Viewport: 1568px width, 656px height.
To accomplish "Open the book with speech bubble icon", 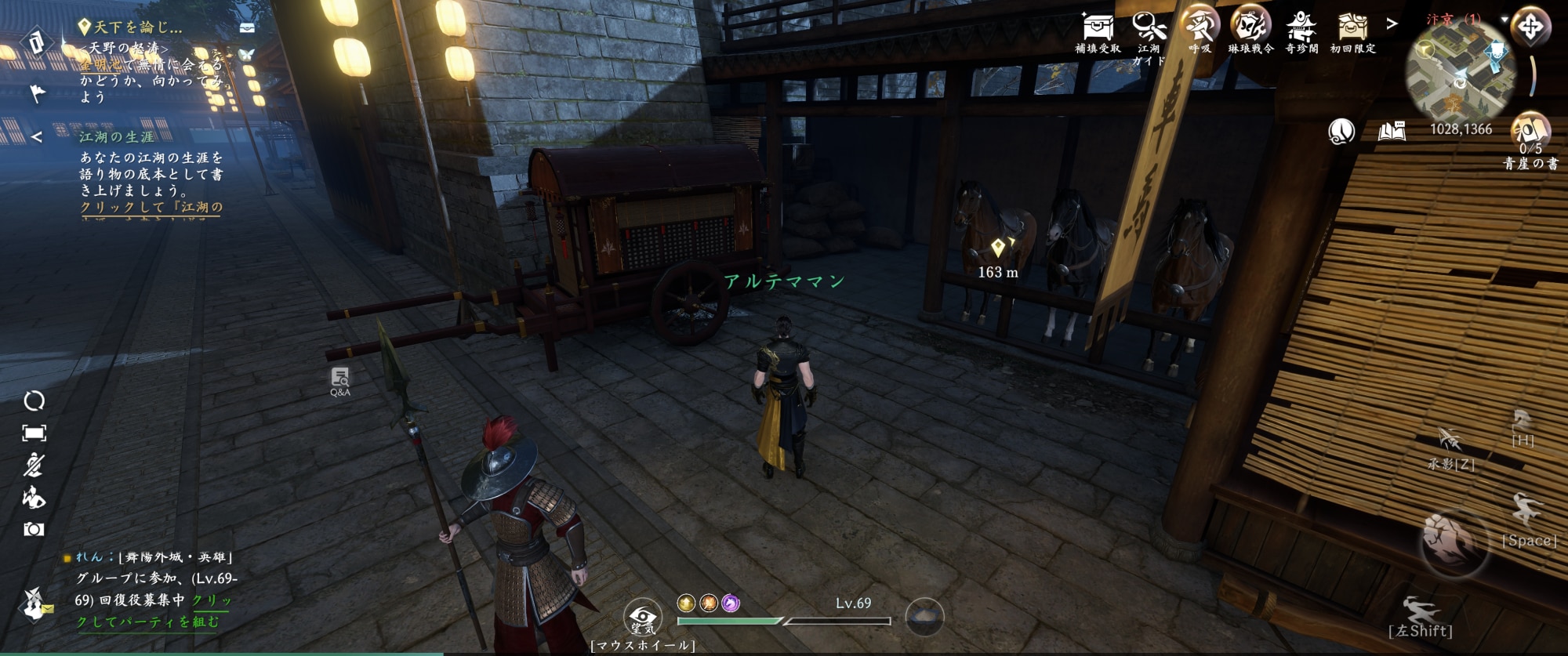I will tap(1392, 131).
